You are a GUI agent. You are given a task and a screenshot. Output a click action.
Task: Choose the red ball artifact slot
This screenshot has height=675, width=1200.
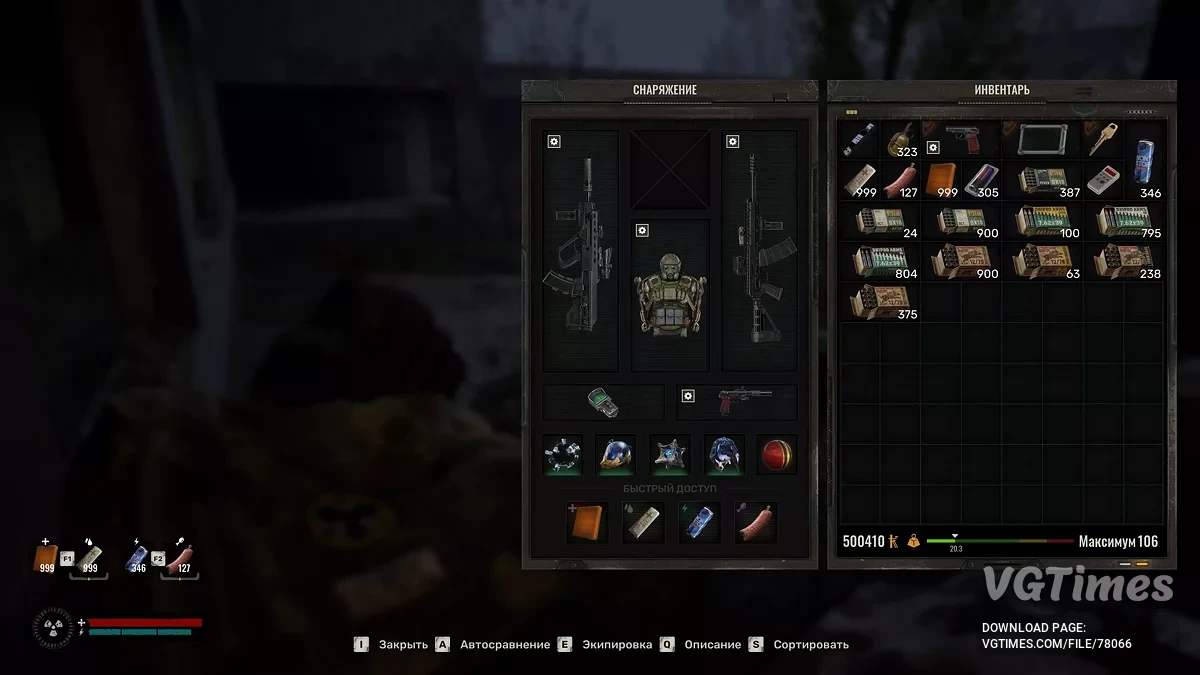tap(777, 454)
